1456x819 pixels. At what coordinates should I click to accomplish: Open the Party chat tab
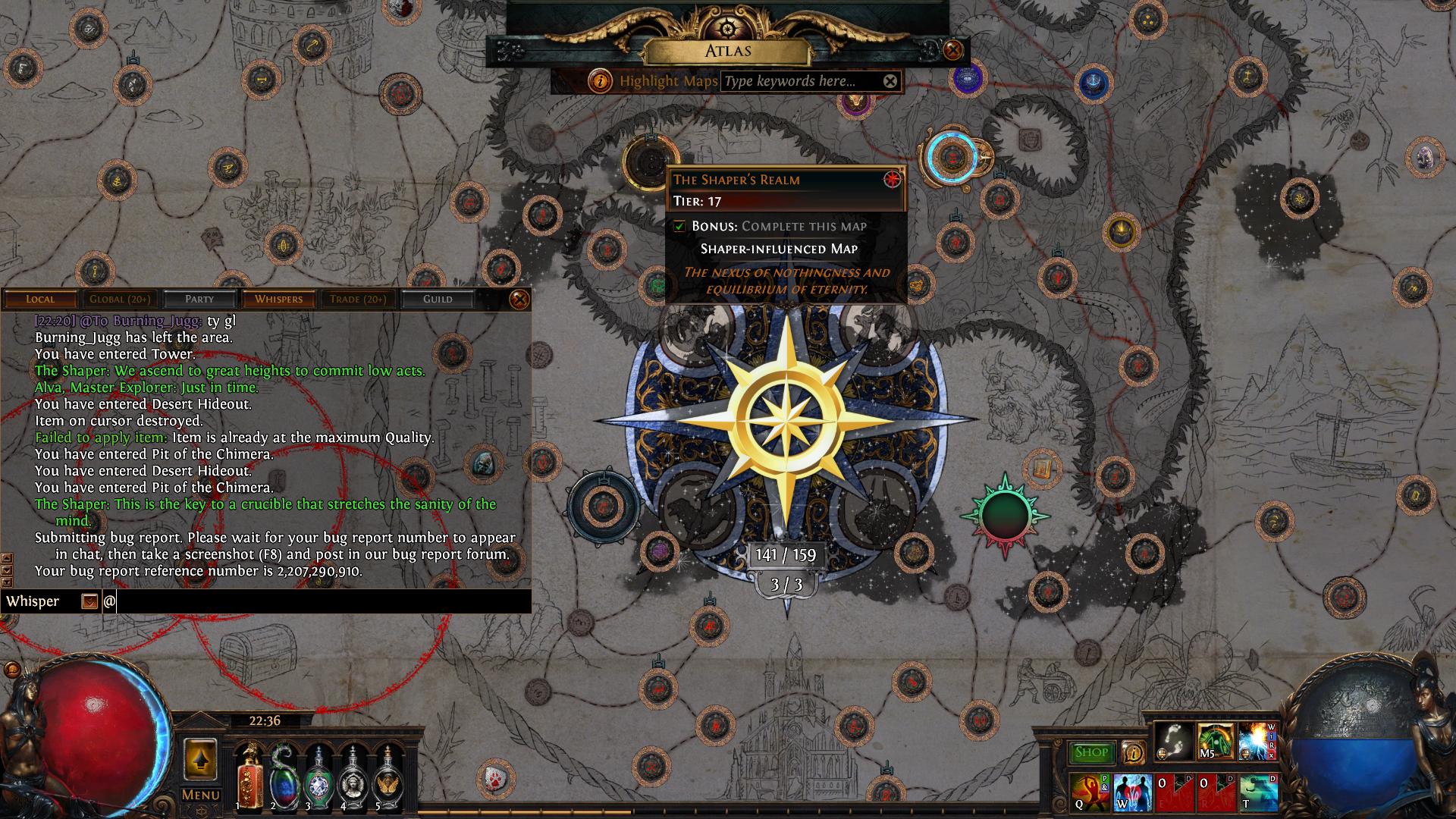pyautogui.click(x=199, y=299)
